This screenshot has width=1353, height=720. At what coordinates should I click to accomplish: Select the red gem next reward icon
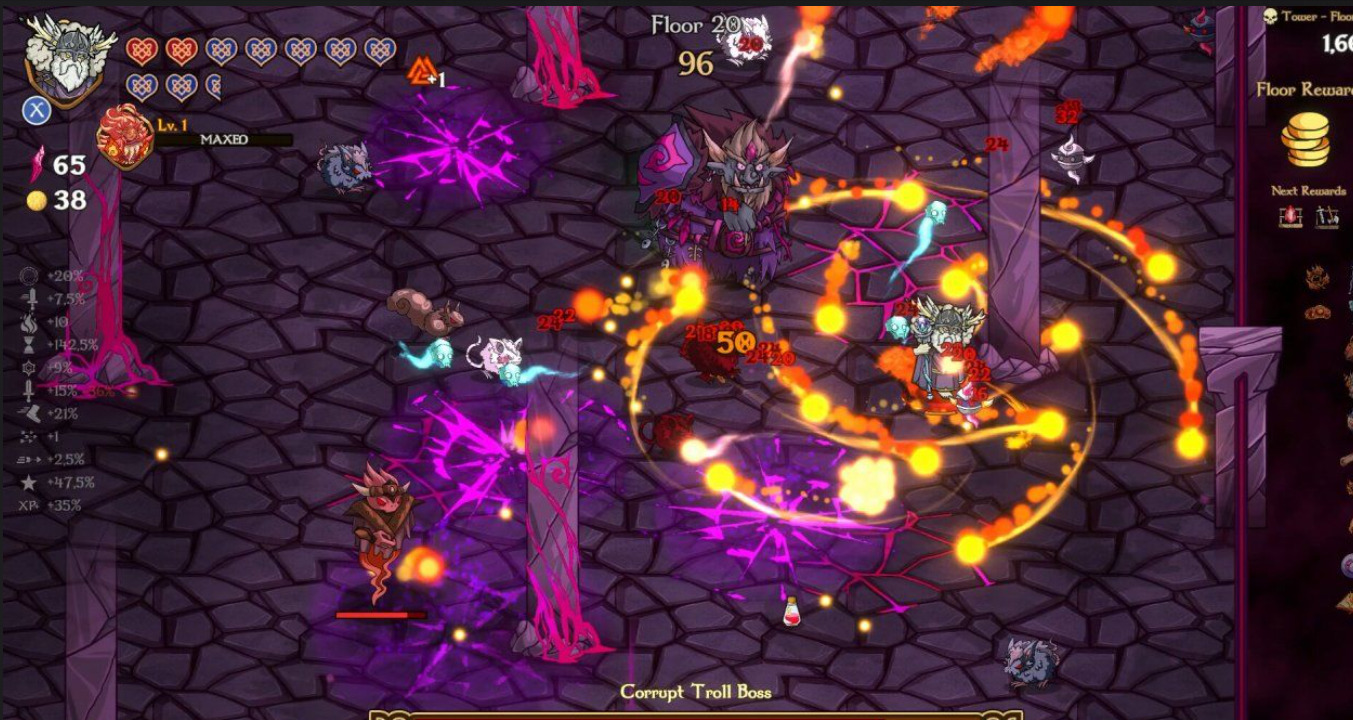tap(1290, 216)
